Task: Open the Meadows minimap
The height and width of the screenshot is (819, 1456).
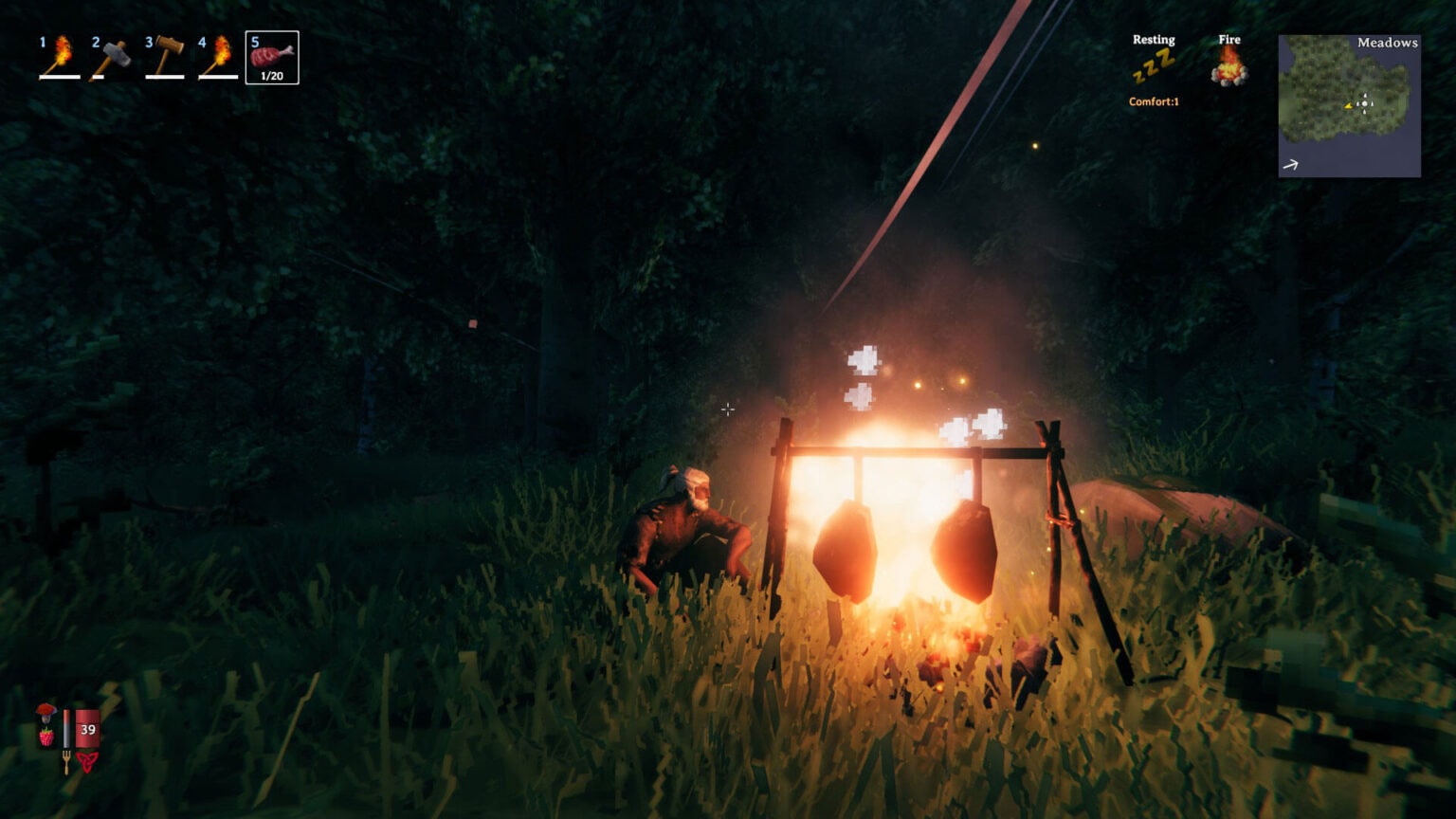Action: (1349, 106)
